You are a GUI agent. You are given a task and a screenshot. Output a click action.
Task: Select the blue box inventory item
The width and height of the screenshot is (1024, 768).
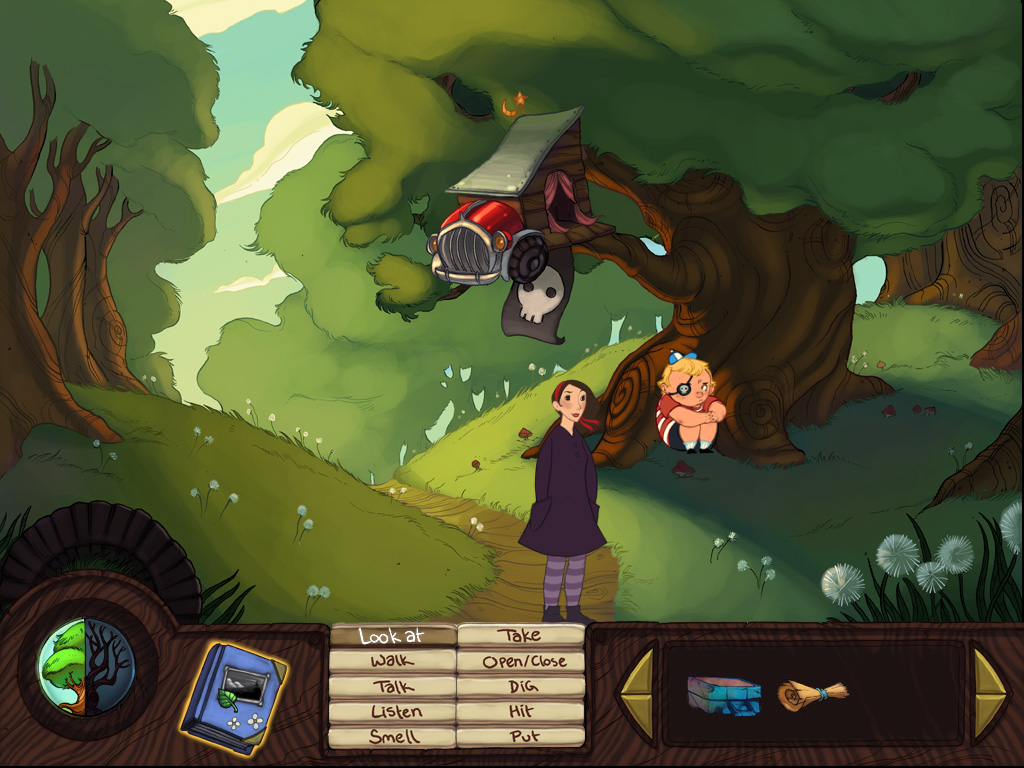pos(724,695)
